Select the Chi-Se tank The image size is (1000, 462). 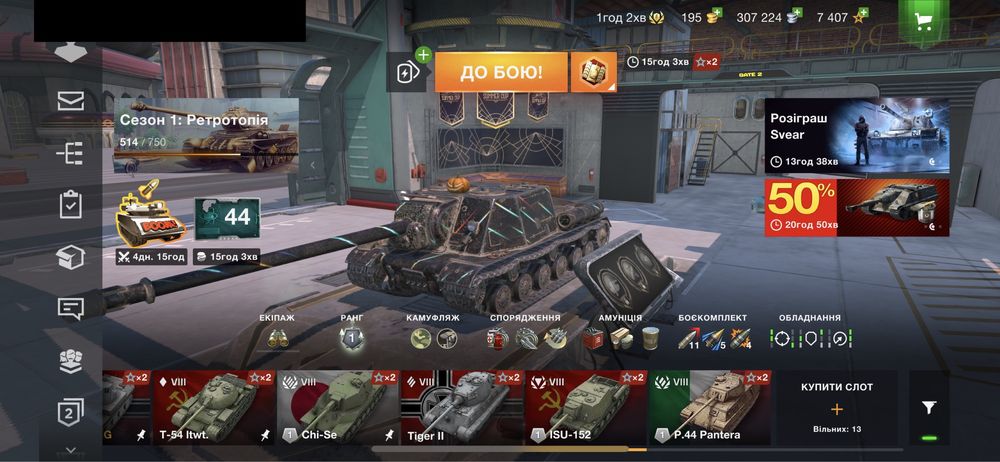tap(337, 407)
